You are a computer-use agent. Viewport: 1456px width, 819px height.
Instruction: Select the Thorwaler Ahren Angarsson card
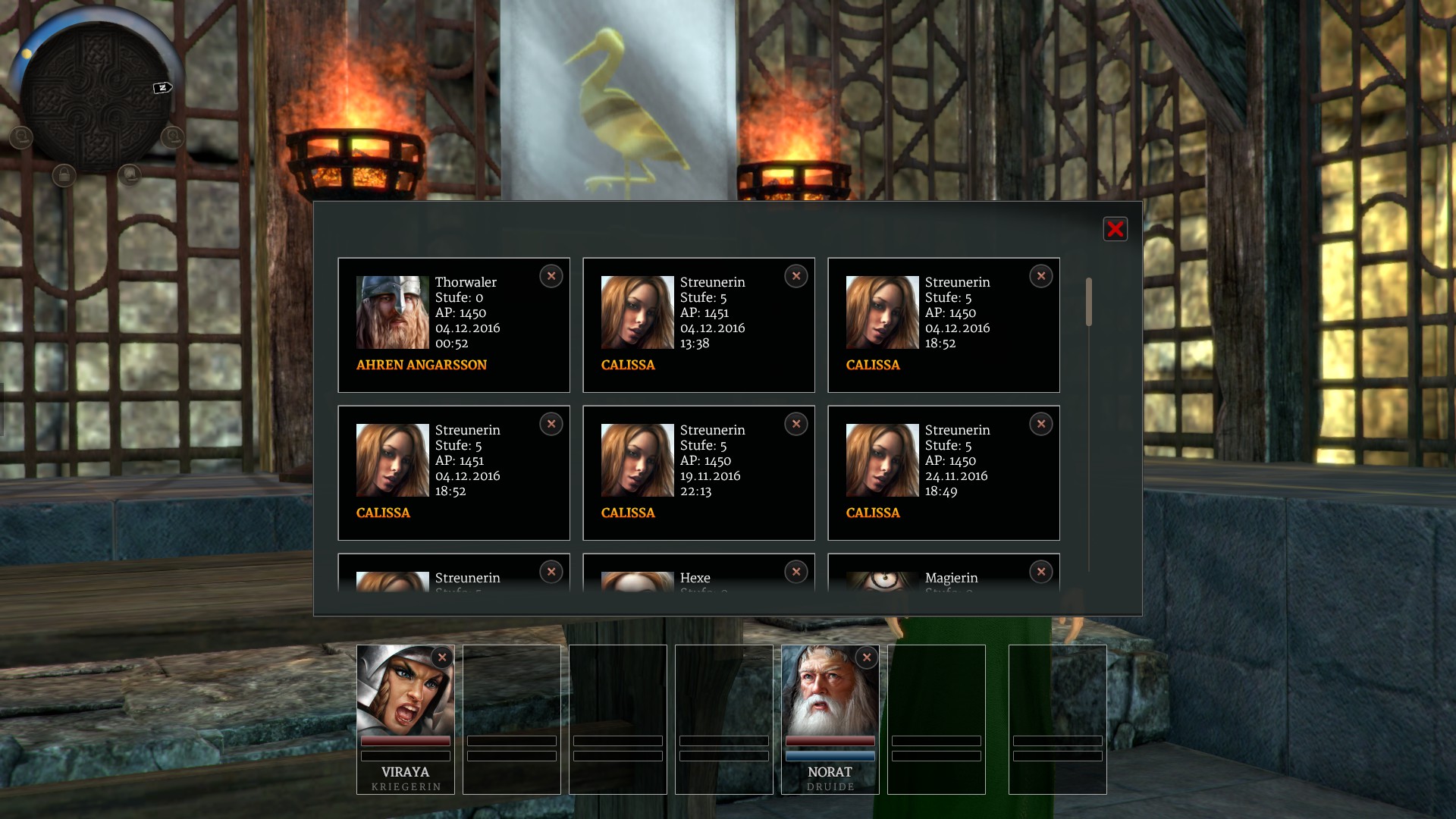tap(453, 325)
